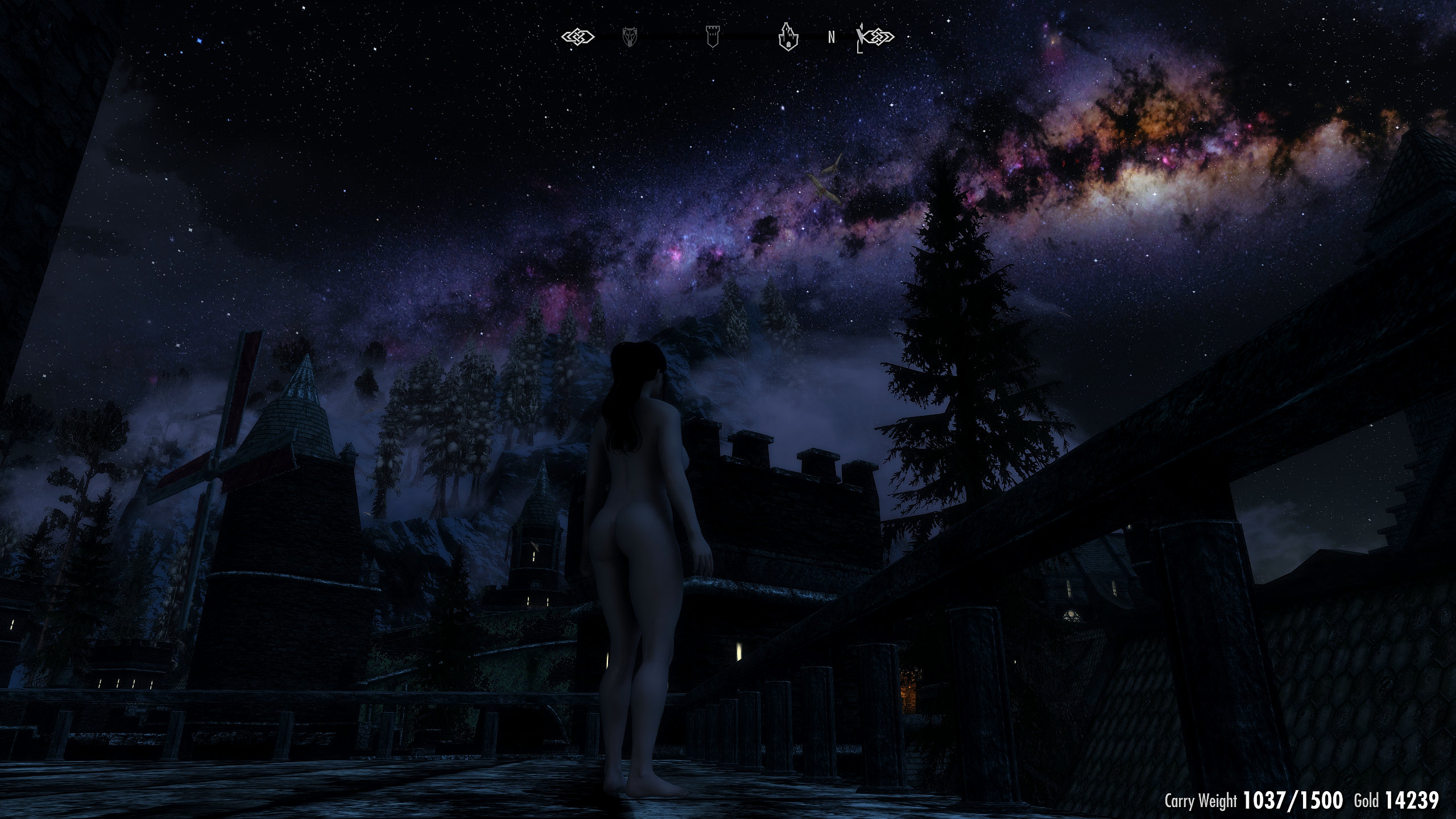Select the tower shield compass marker
Screen dimensions: 1456x819
(712, 36)
